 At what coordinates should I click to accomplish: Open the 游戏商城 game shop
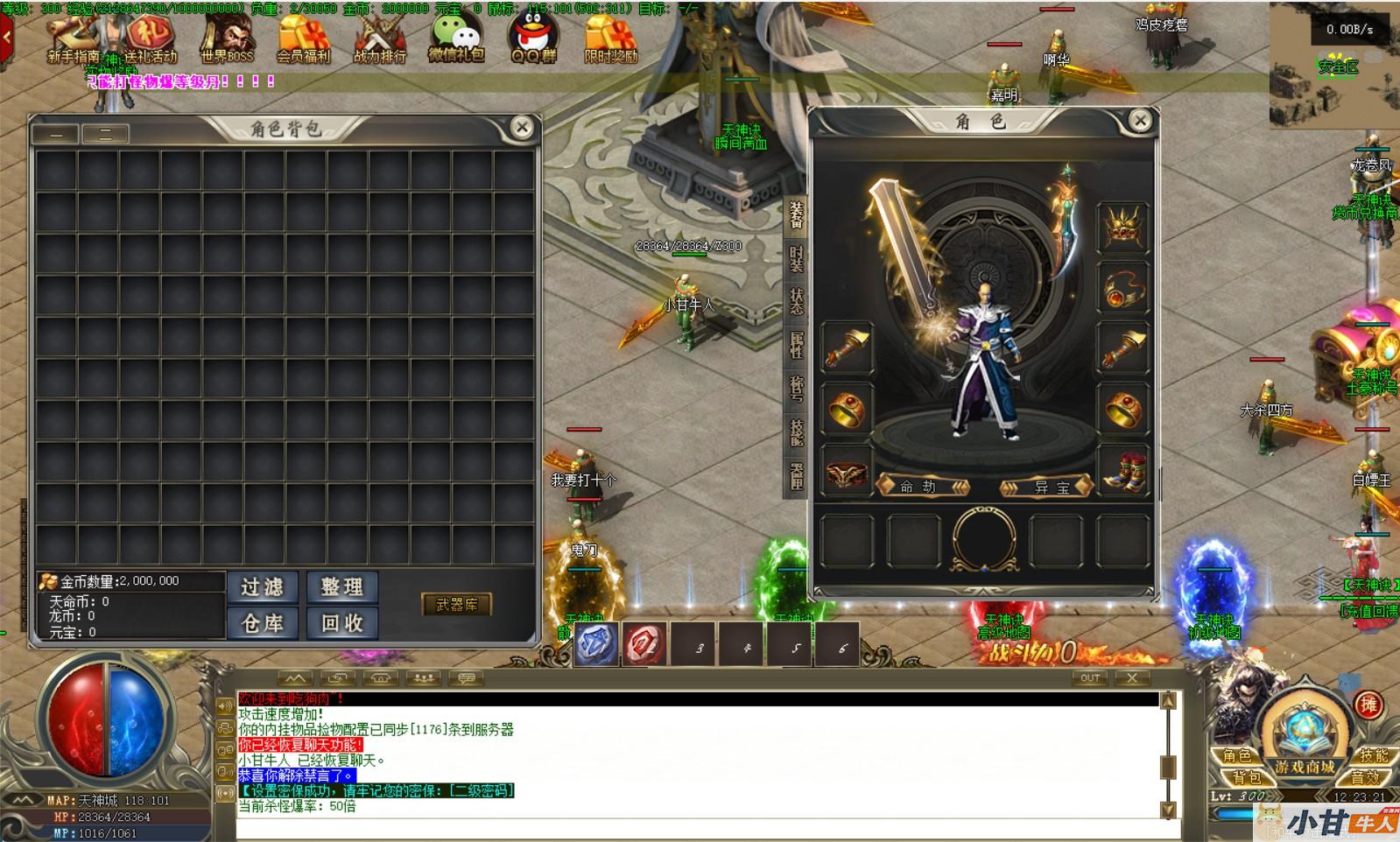[1305, 767]
